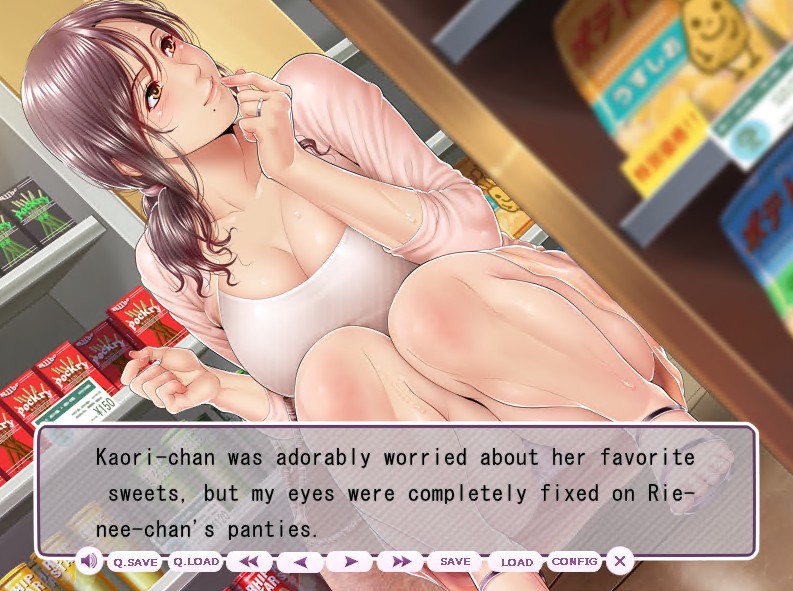Skip ahead with the double right arrow

(400, 562)
